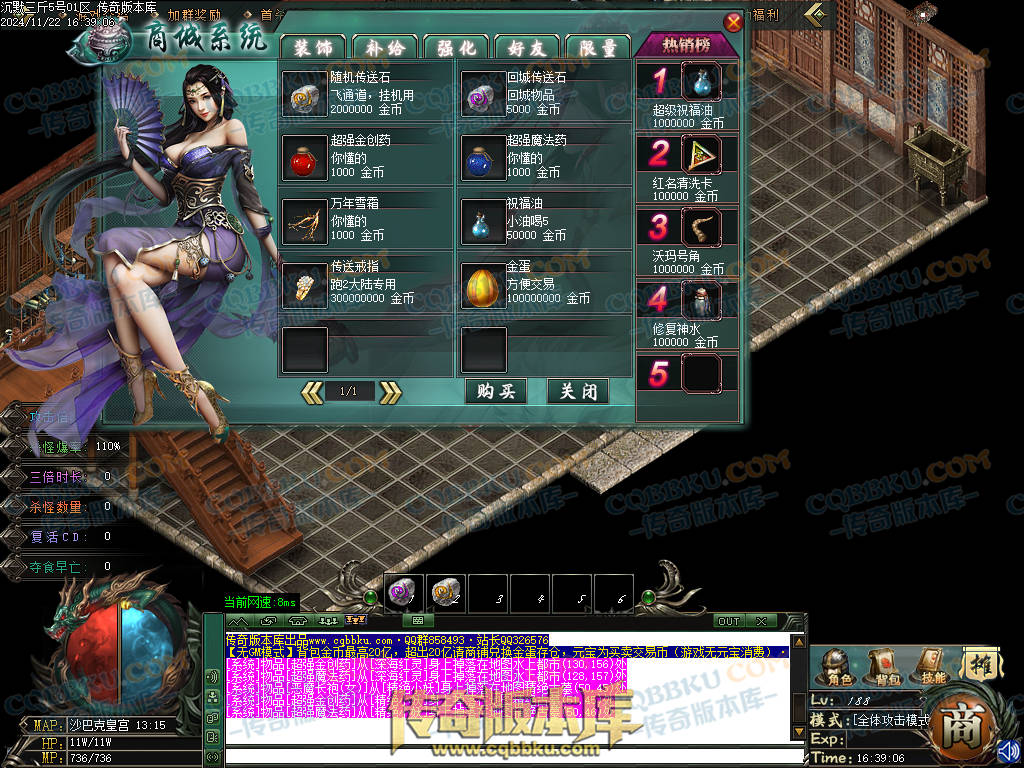Screen dimensions: 1024x768
Task: Go to the next shop page arrow
Action: [390, 392]
